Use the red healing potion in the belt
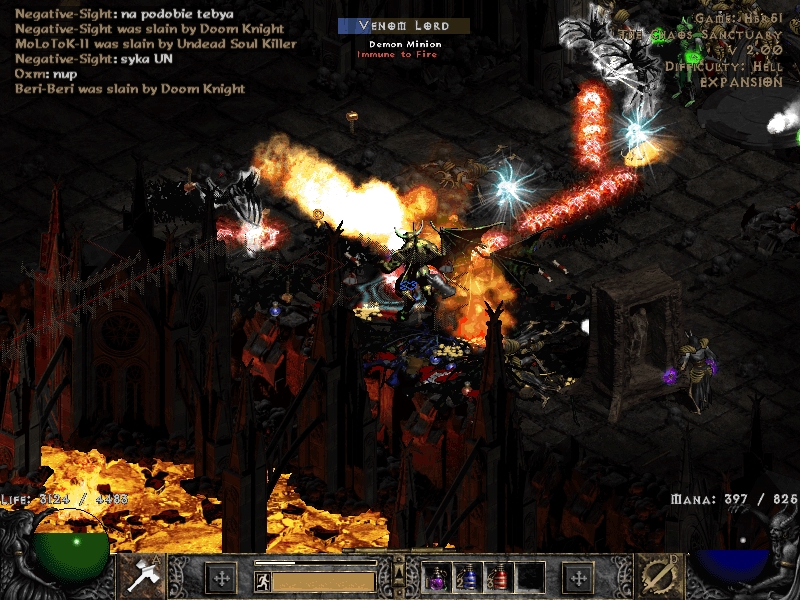The height and width of the screenshot is (600, 800). coord(498,578)
